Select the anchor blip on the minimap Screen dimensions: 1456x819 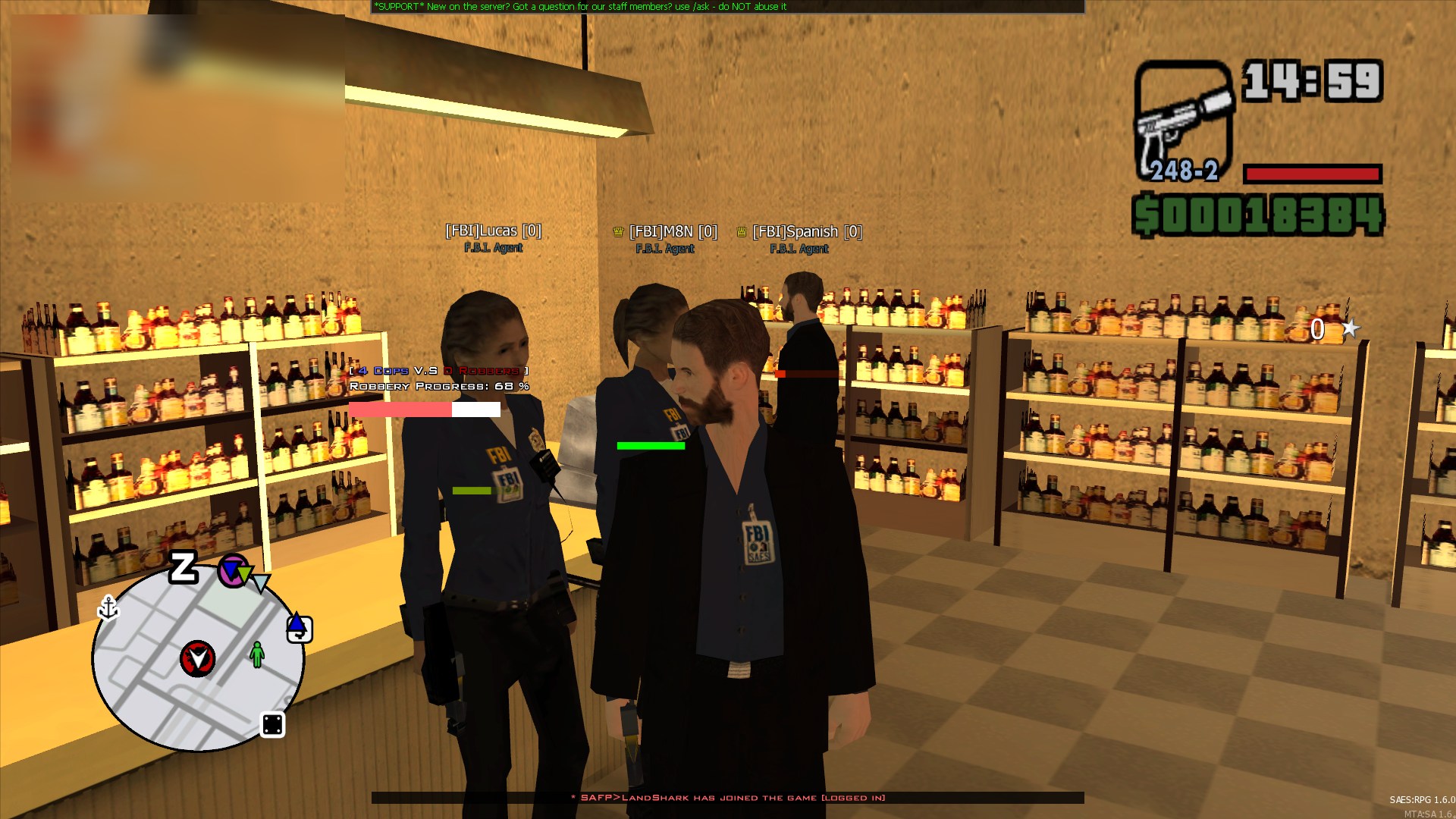point(108,607)
